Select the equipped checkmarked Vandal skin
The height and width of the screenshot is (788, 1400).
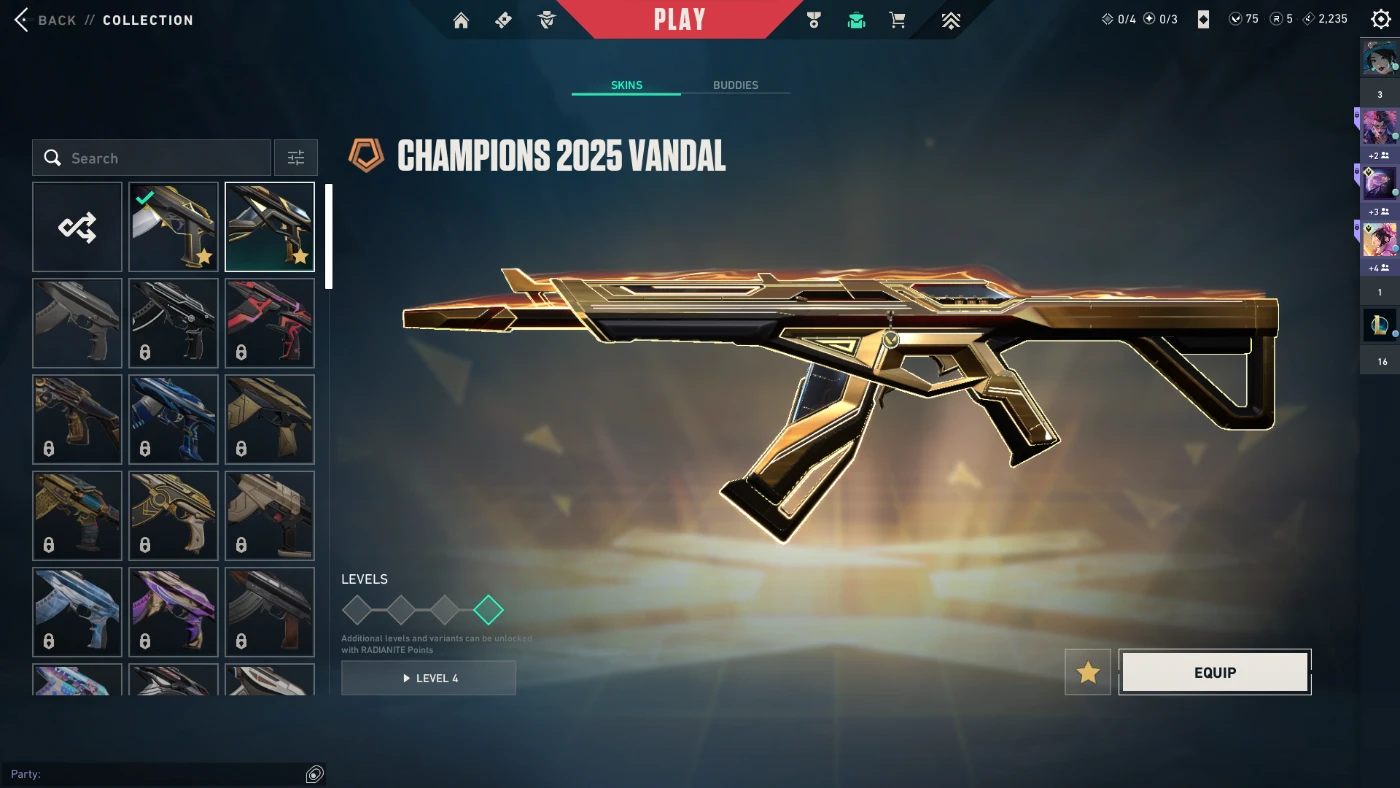pyautogui.click(x=173, y=227)
